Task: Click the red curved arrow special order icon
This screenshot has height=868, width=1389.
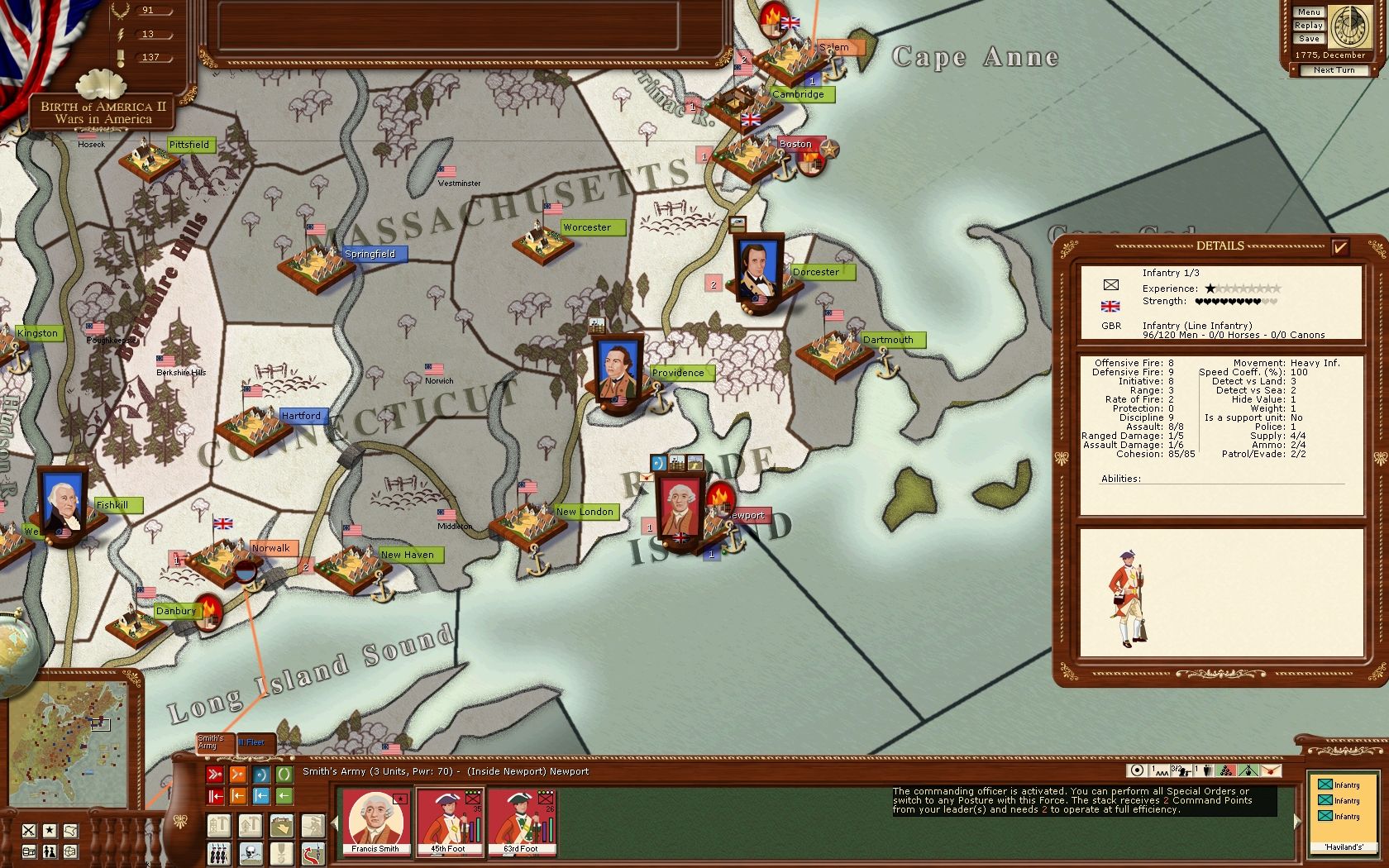Action: click(313, 852)
